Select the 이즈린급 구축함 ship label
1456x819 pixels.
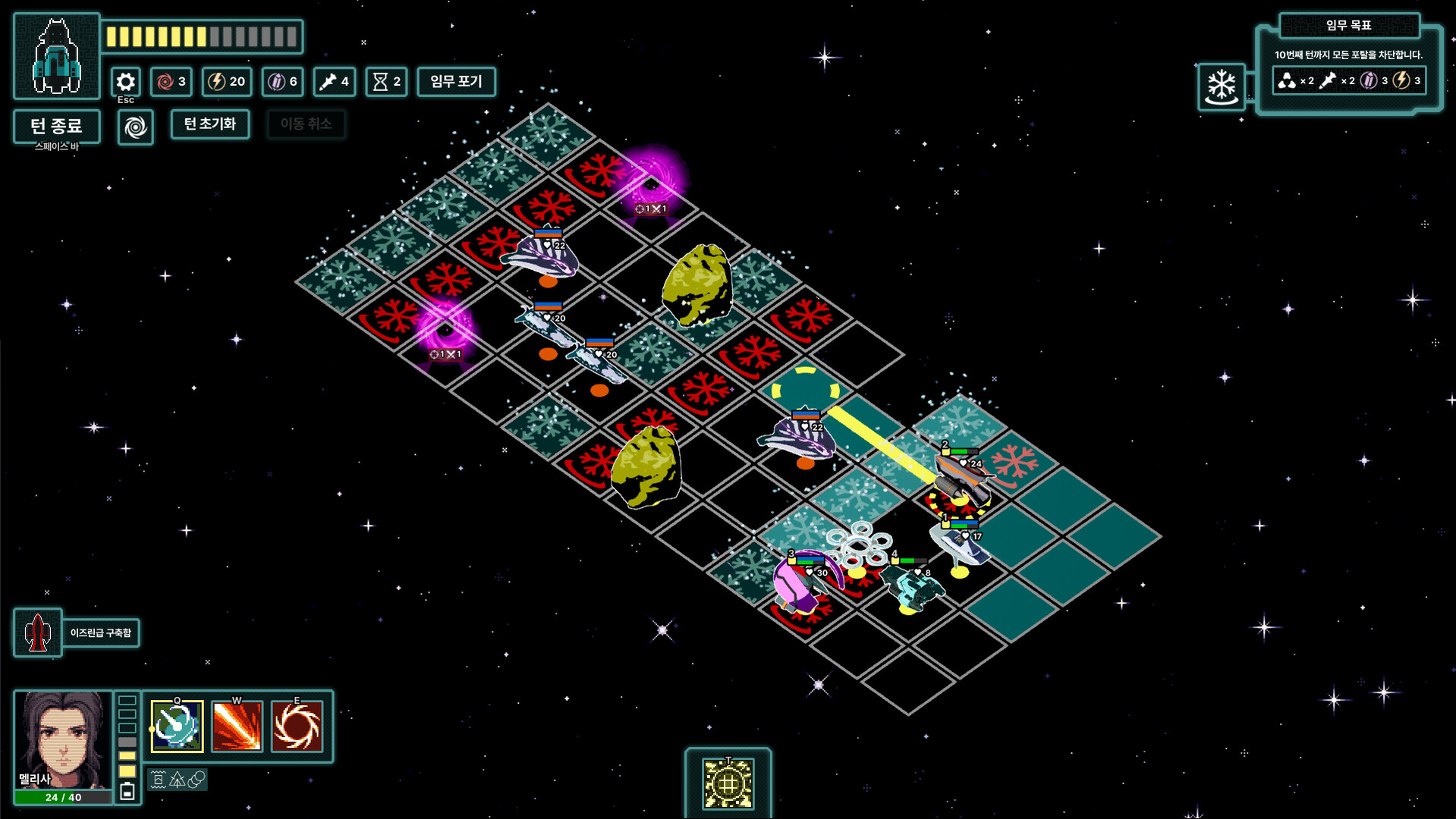click(x=101, y=632)
